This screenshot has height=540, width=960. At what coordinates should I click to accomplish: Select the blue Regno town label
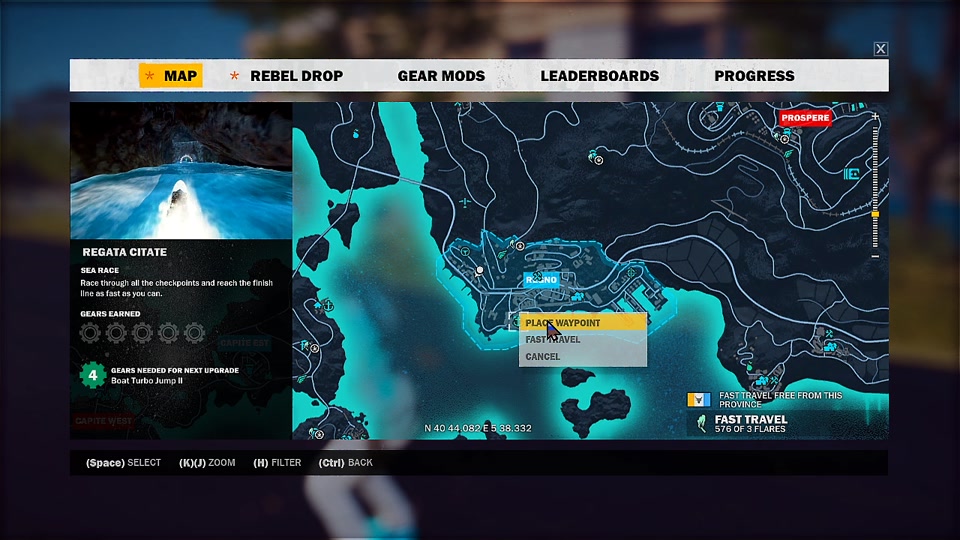(541, 280)
